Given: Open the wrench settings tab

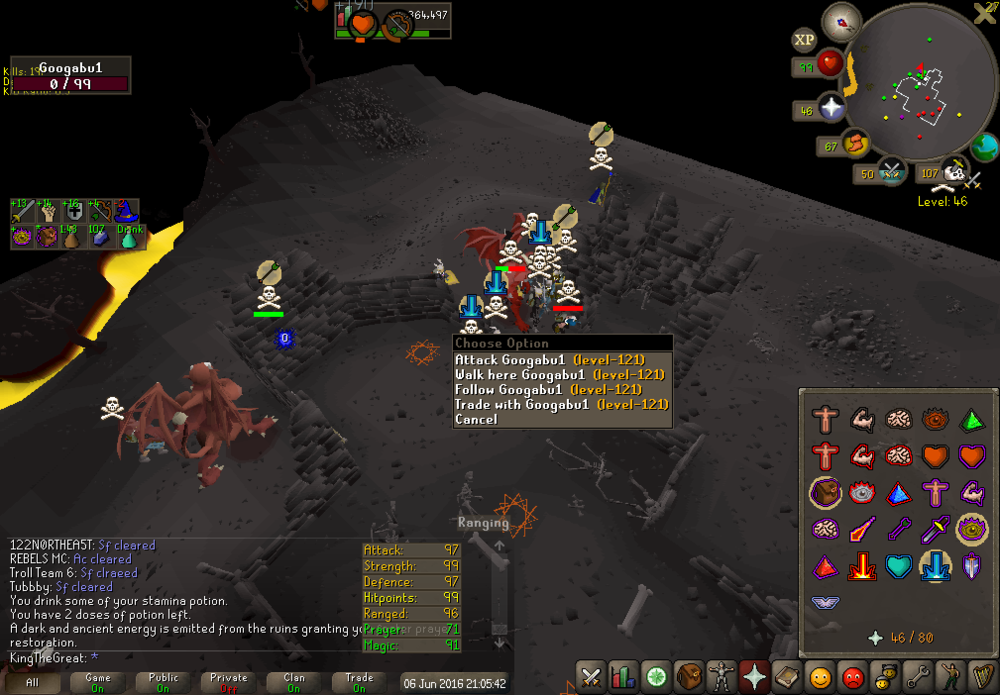Looking at the screenshot, I should coord(915,677).
